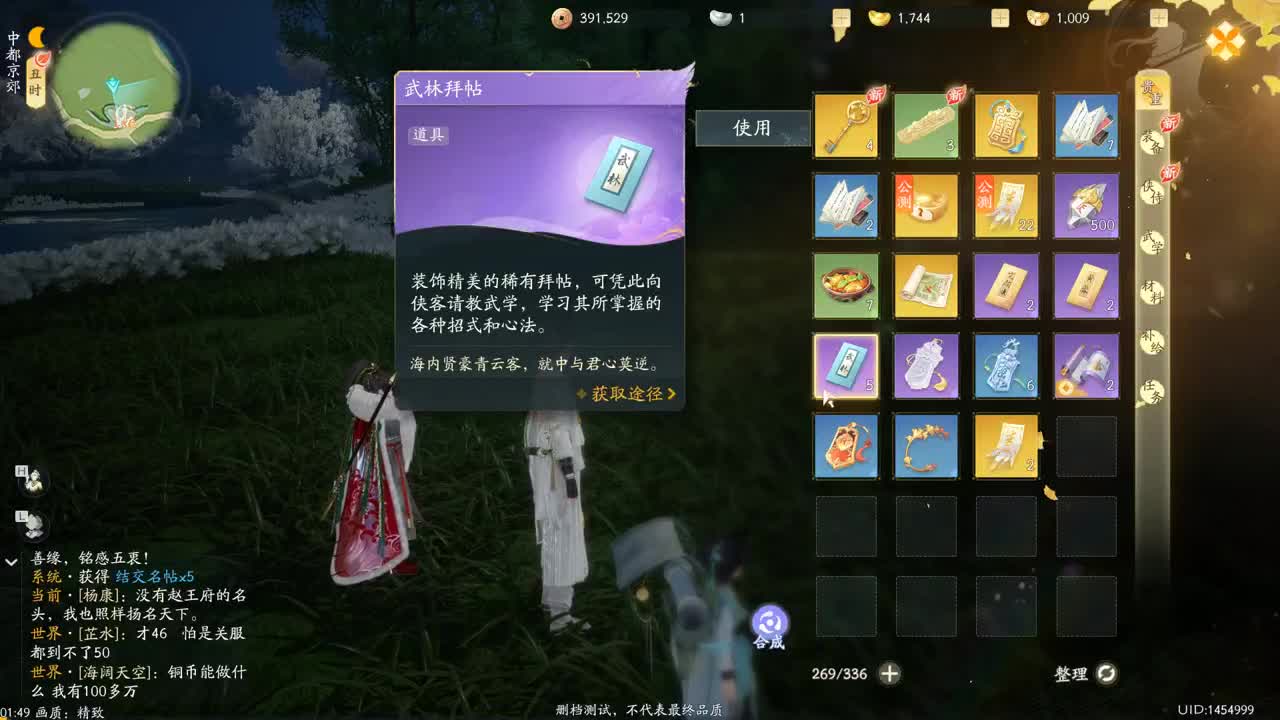
Task: Click the plus next to bag capacity 269/336
Action: [888, 674]
